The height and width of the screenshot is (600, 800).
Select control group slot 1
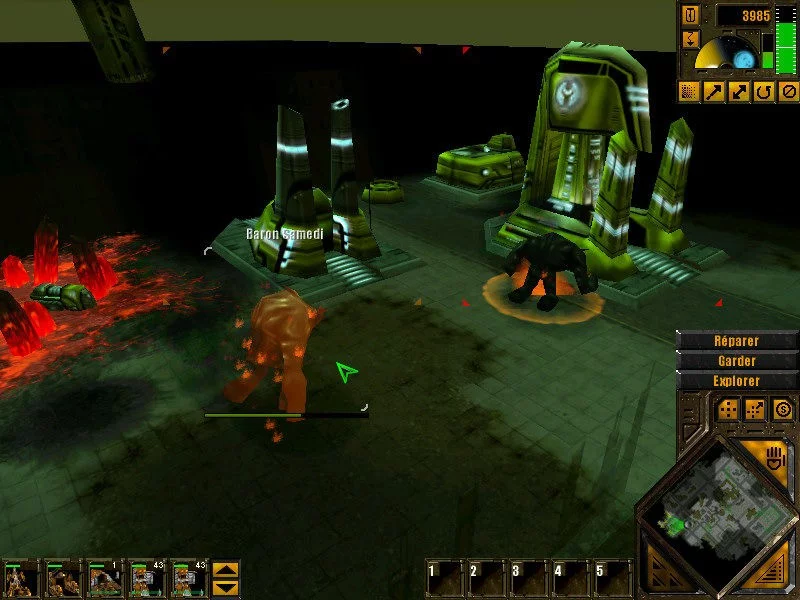click(x=445, y=577)
